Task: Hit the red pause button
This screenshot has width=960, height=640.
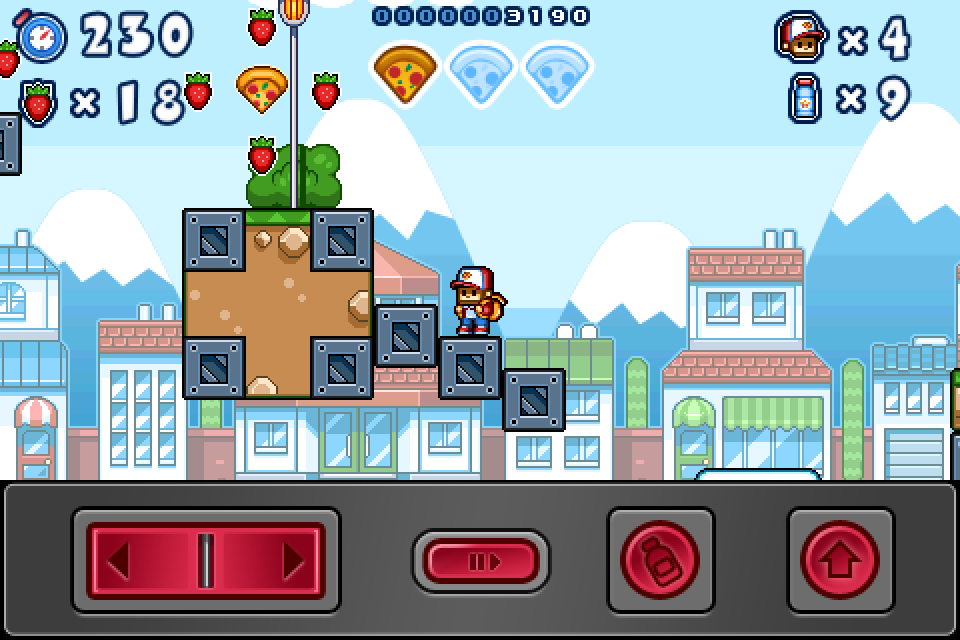Action: [481, 561]
